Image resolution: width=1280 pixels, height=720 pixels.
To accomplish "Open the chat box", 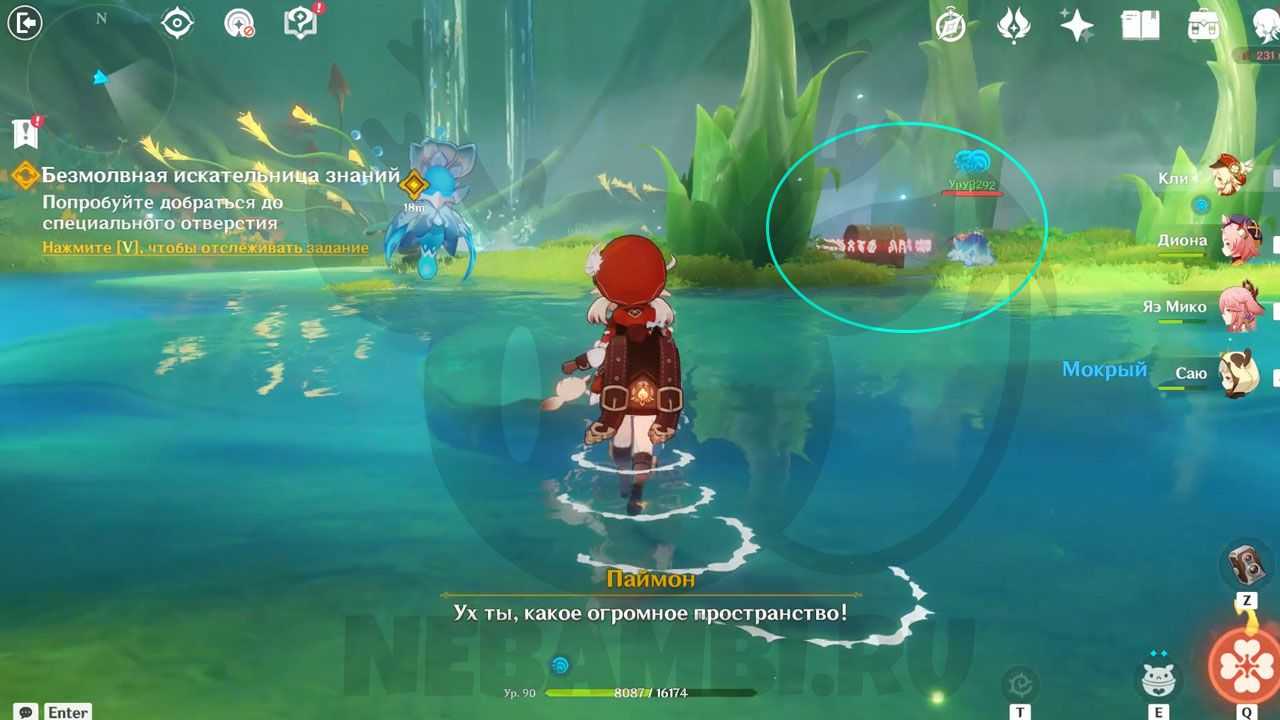I will [28, 712].
